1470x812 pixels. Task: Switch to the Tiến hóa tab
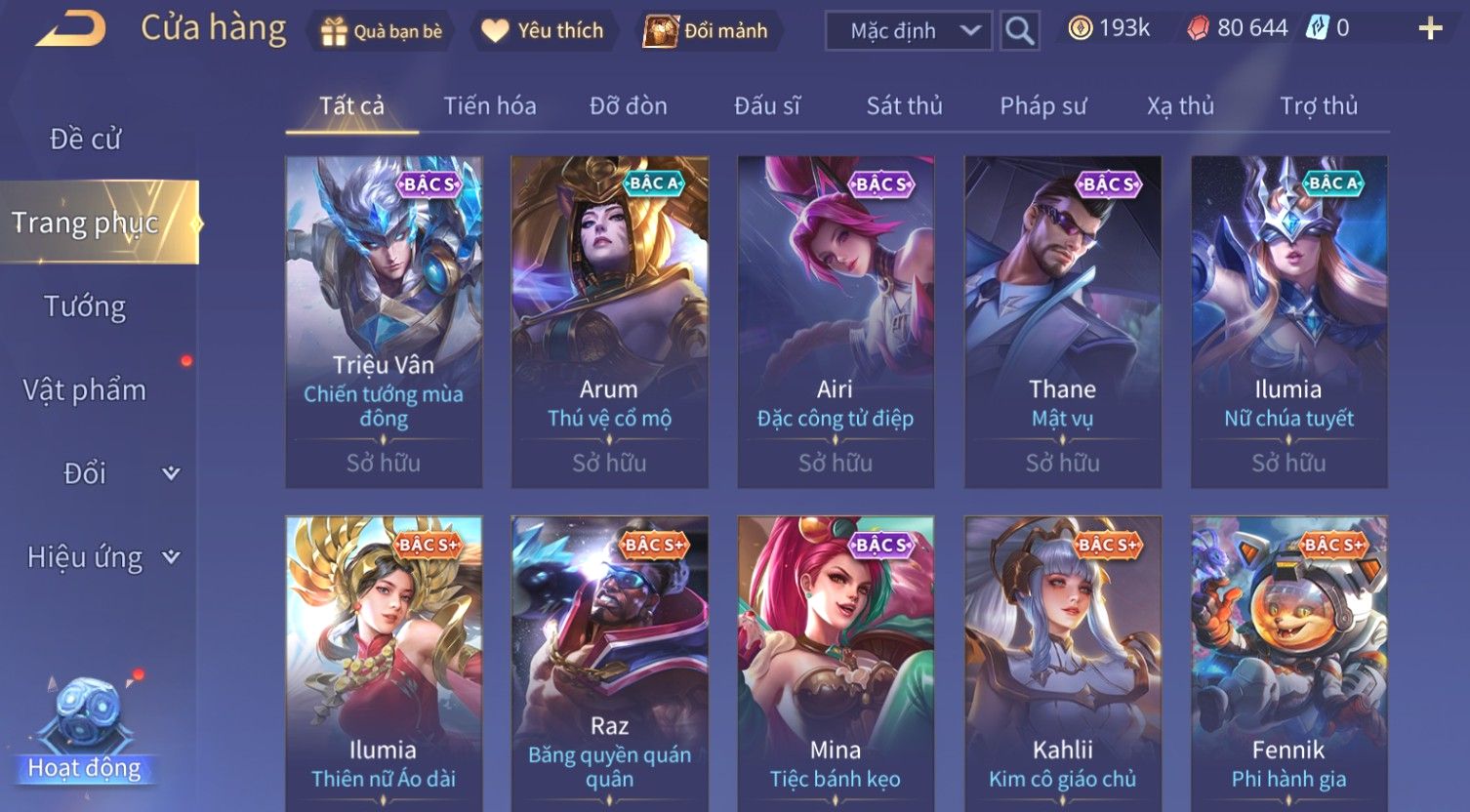pos(490,105)
